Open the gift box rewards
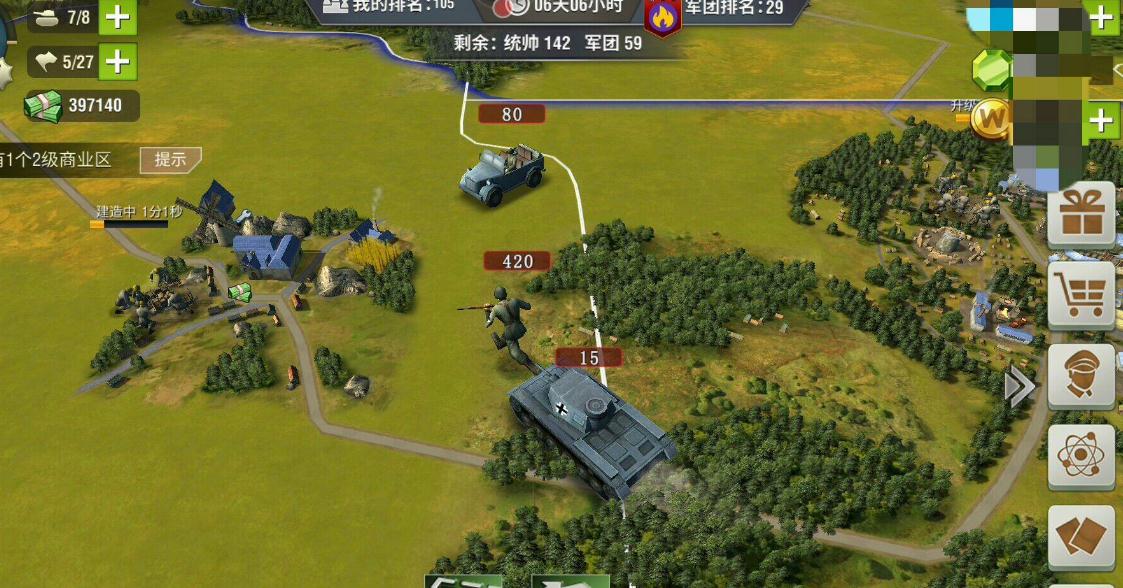The image size is (1123, 588). click(x=1081, y=213)
